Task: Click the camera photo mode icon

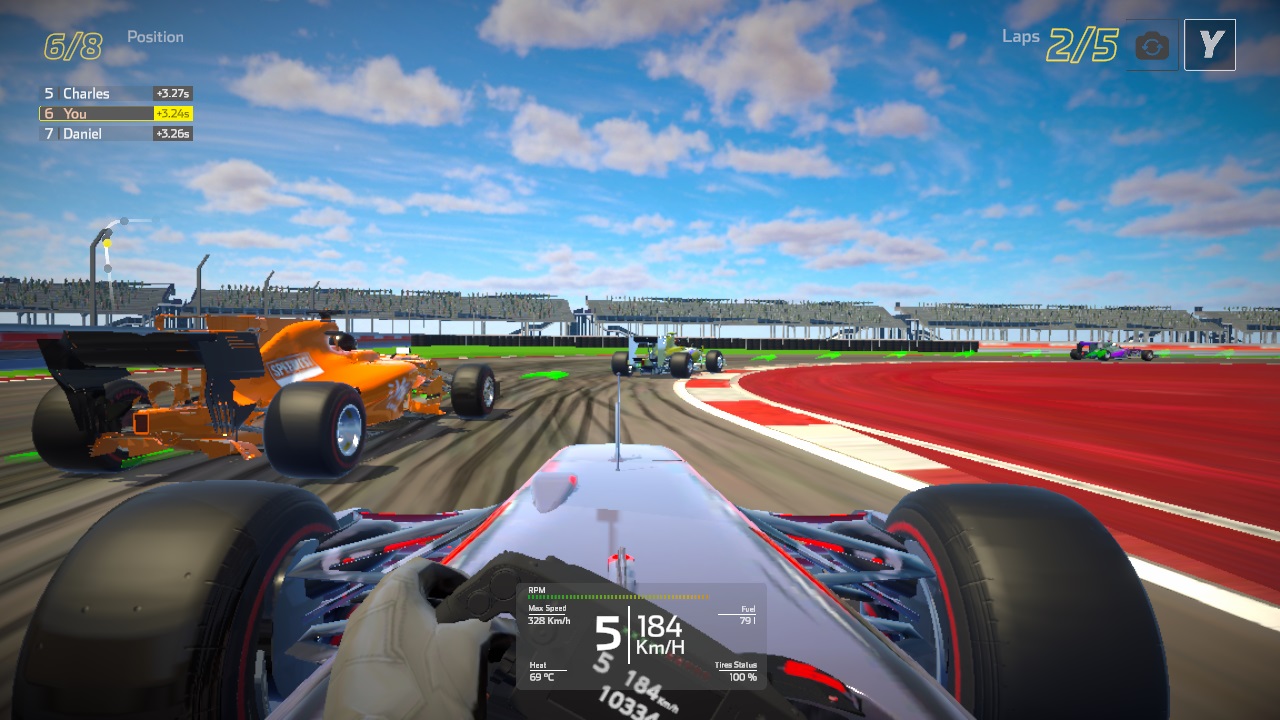Action: pyautogui.click(x=1150, y=44)
